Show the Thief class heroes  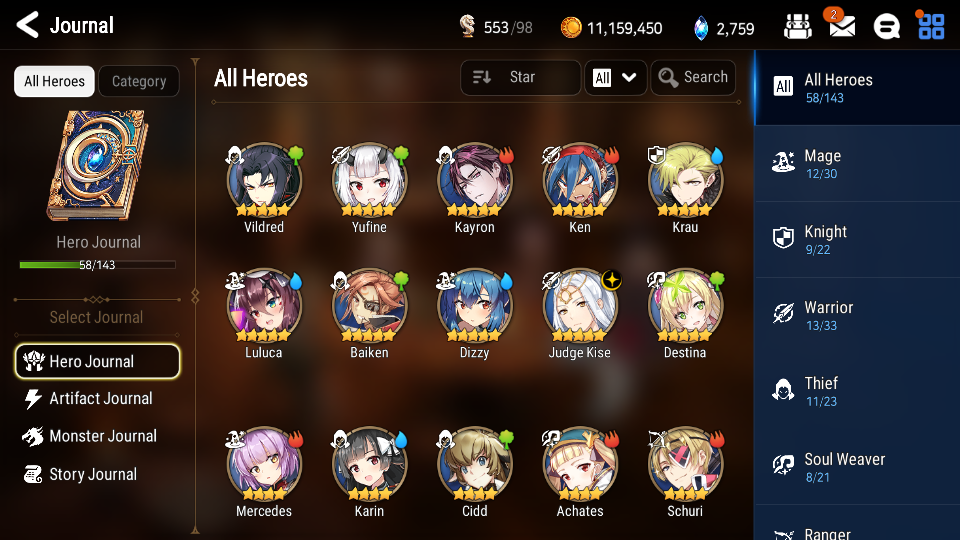point(856,391)
